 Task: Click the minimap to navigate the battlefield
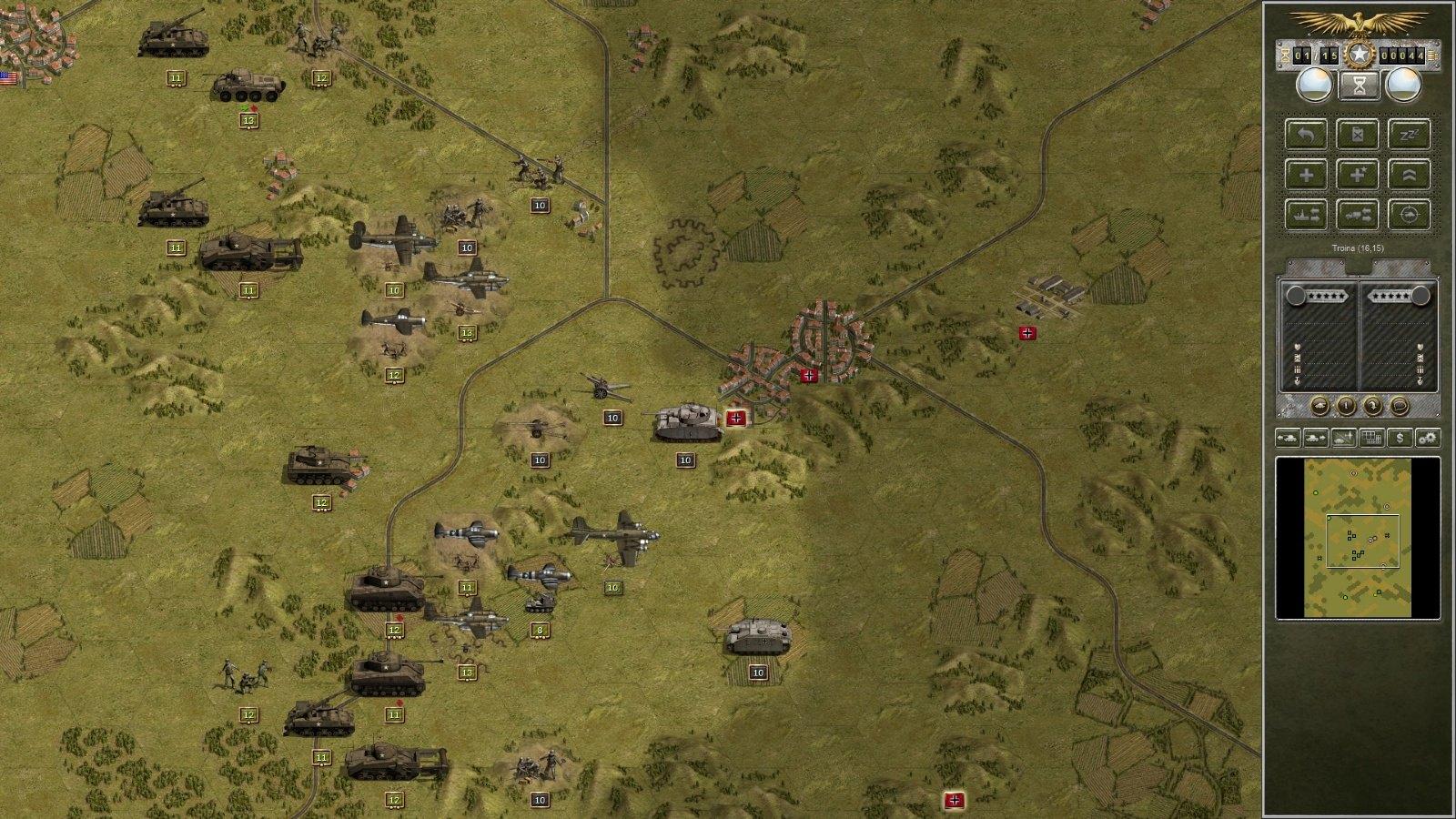coord(1356,537)
